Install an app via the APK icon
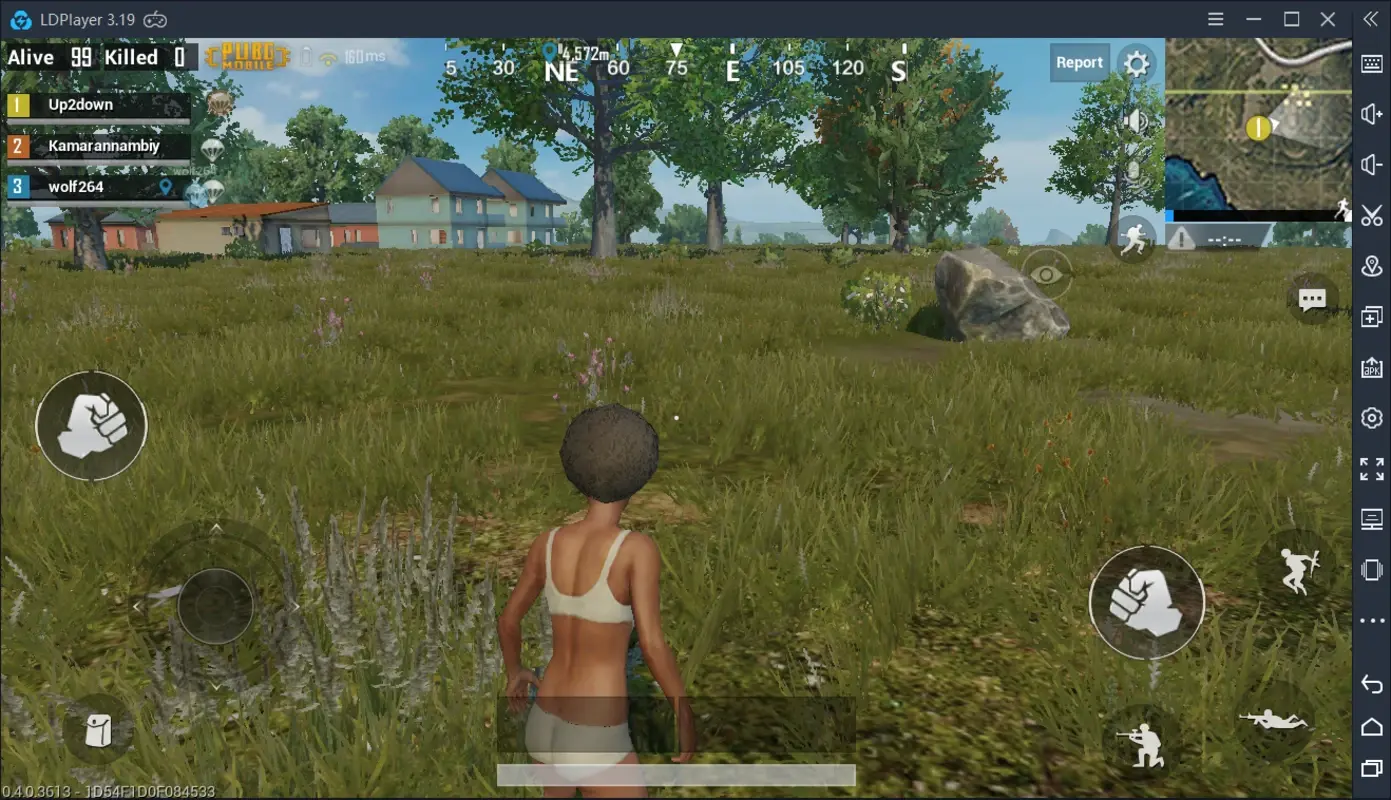 1371,367
